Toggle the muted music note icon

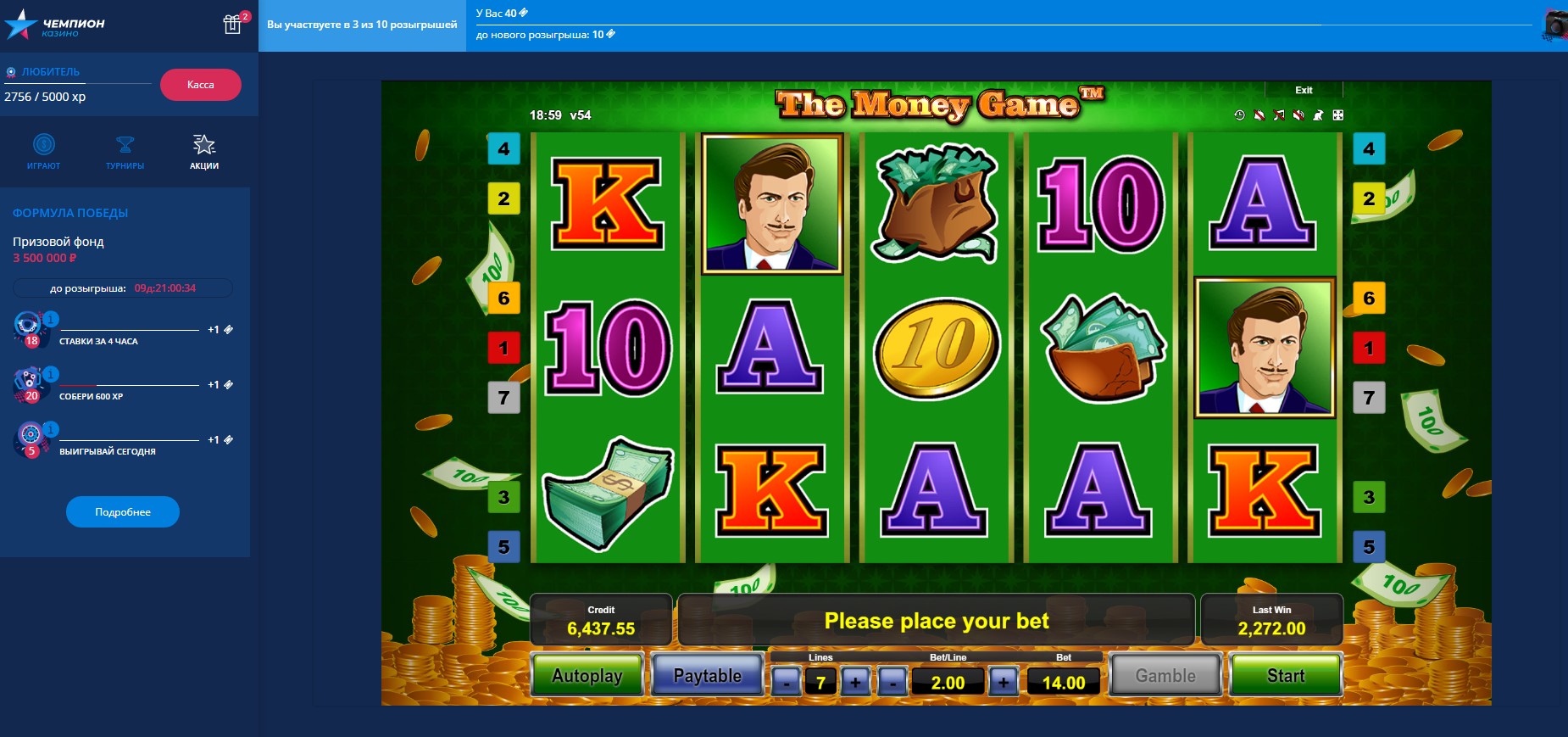point(1278,114)
